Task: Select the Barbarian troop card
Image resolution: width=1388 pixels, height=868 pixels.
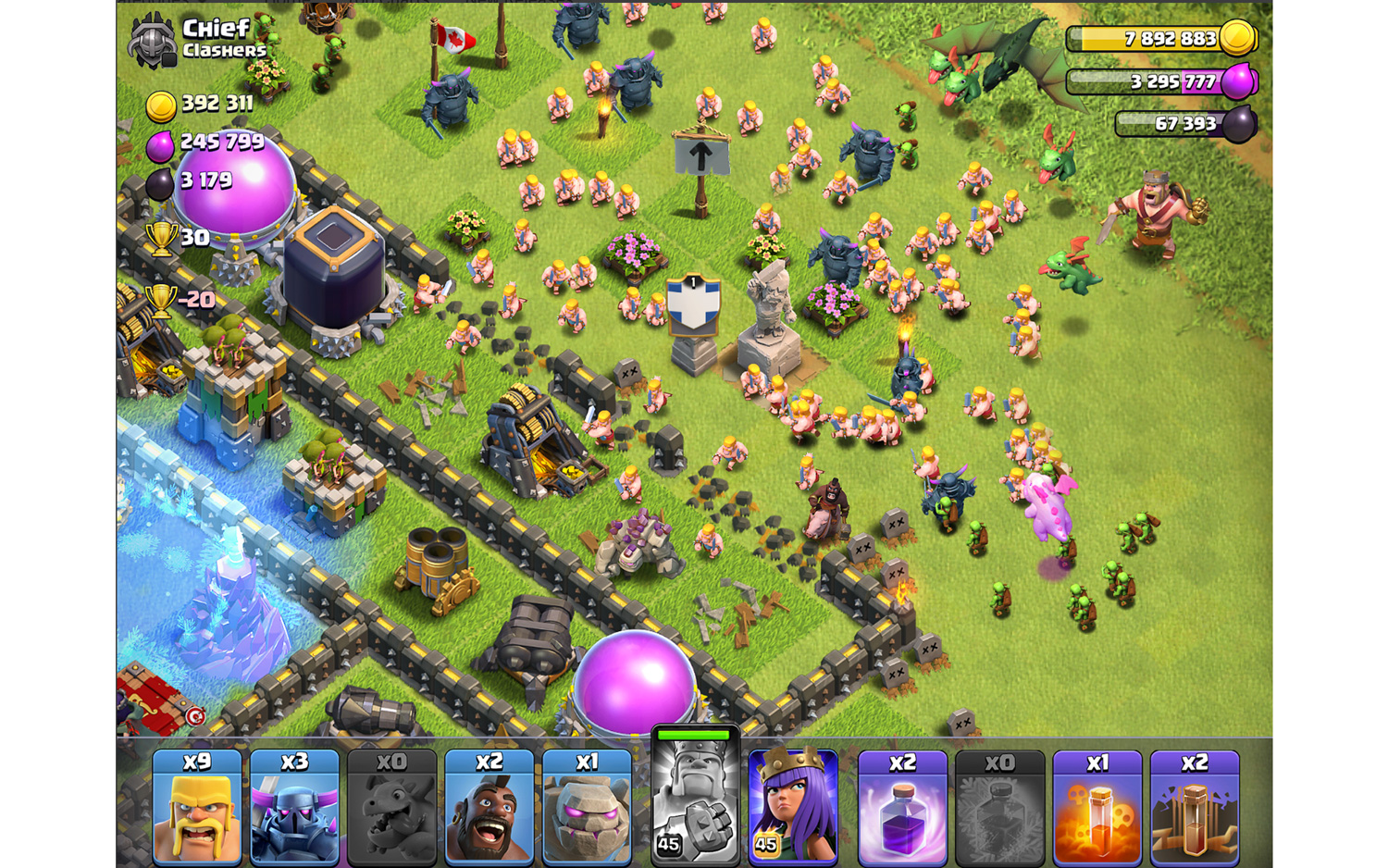Action: pos(197,807)
